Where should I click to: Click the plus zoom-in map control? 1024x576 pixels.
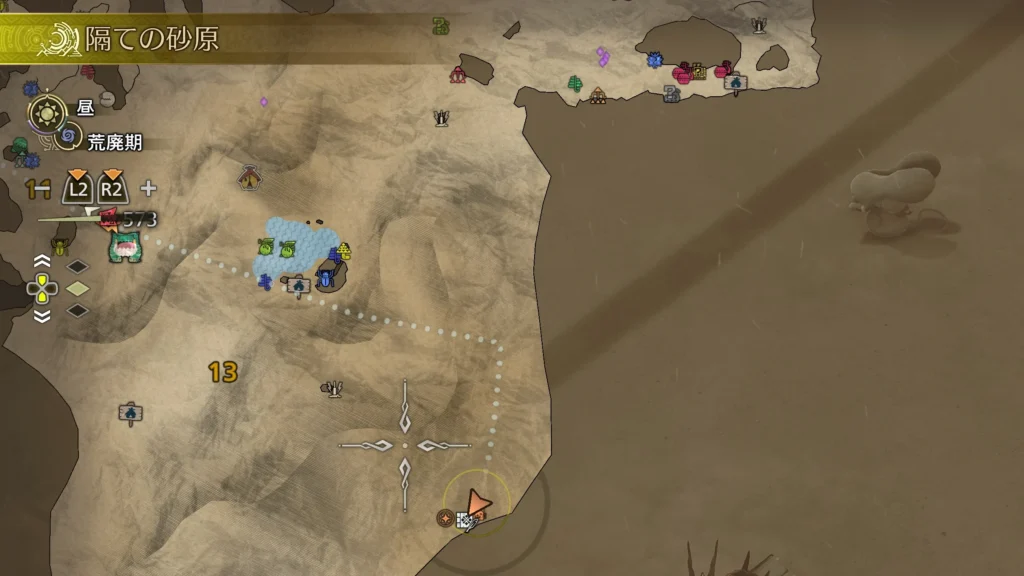(149, 188)
